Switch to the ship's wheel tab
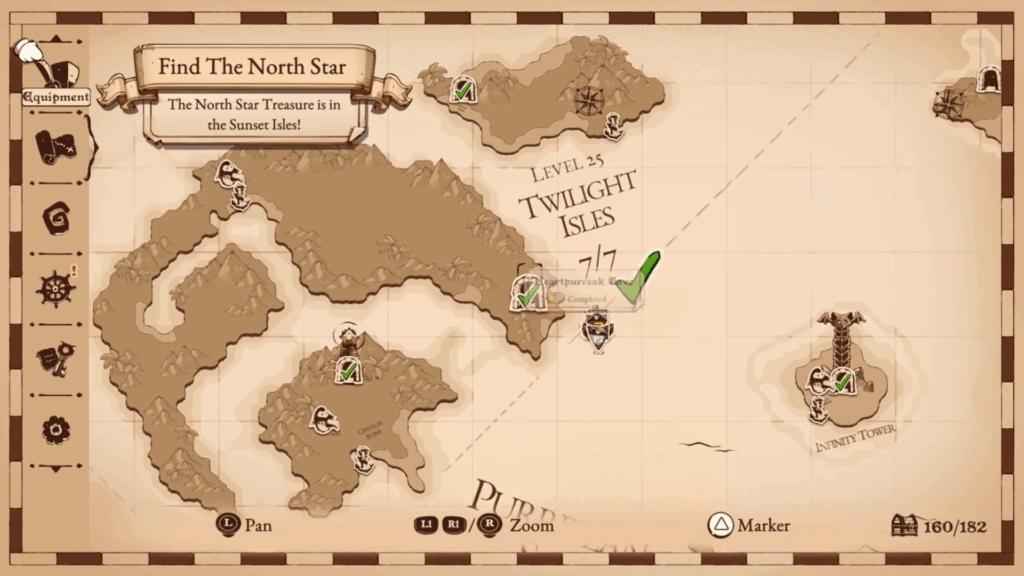This screenshot has height=576, width=1024. 56,288
